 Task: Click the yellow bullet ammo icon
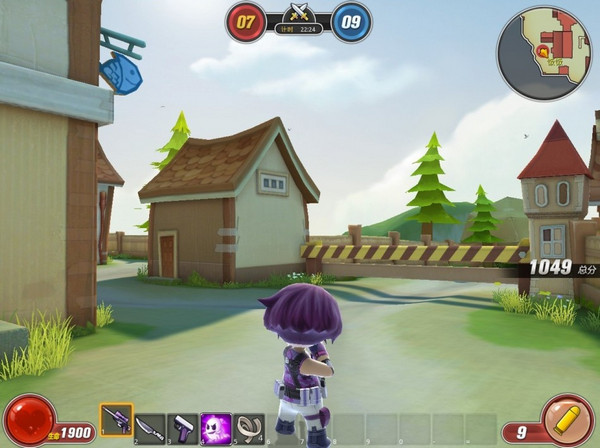point(568,419)
